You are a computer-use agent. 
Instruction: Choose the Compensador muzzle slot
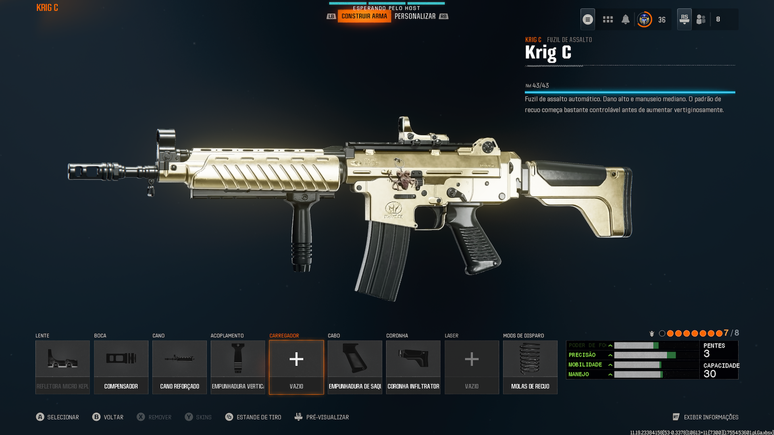click(121, 366)
